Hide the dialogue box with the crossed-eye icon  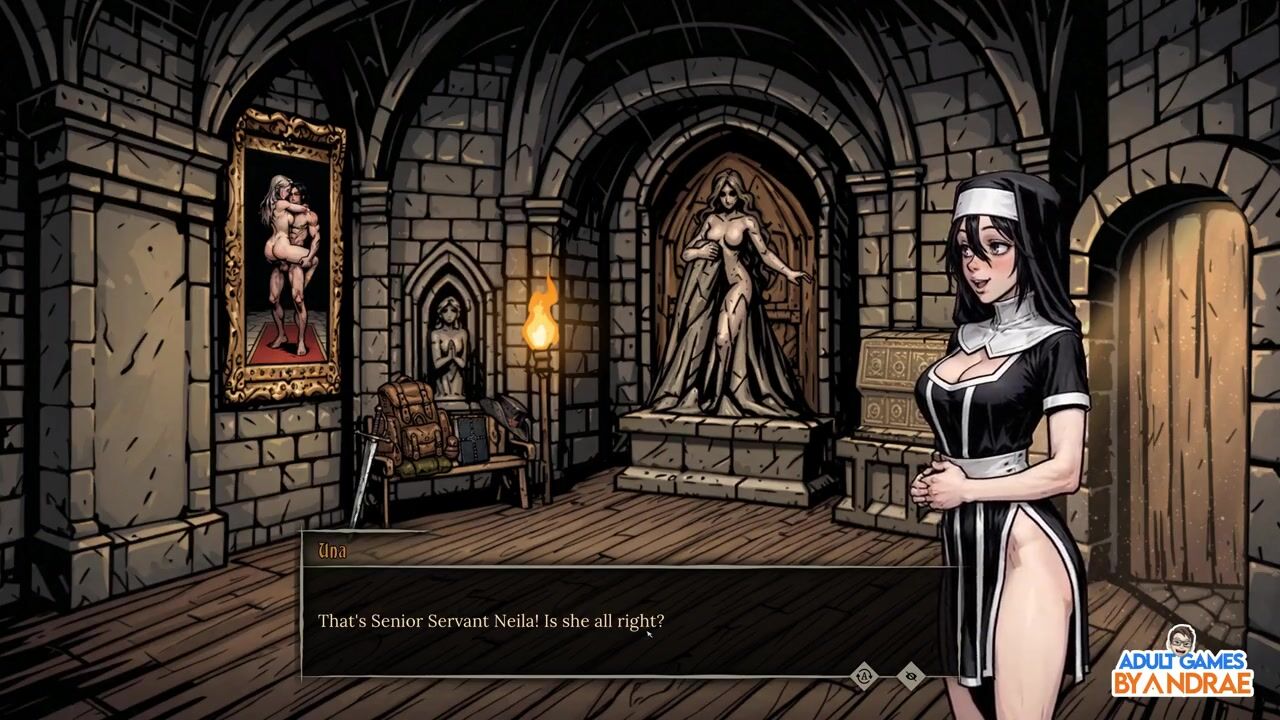click(x=910, y=677)
